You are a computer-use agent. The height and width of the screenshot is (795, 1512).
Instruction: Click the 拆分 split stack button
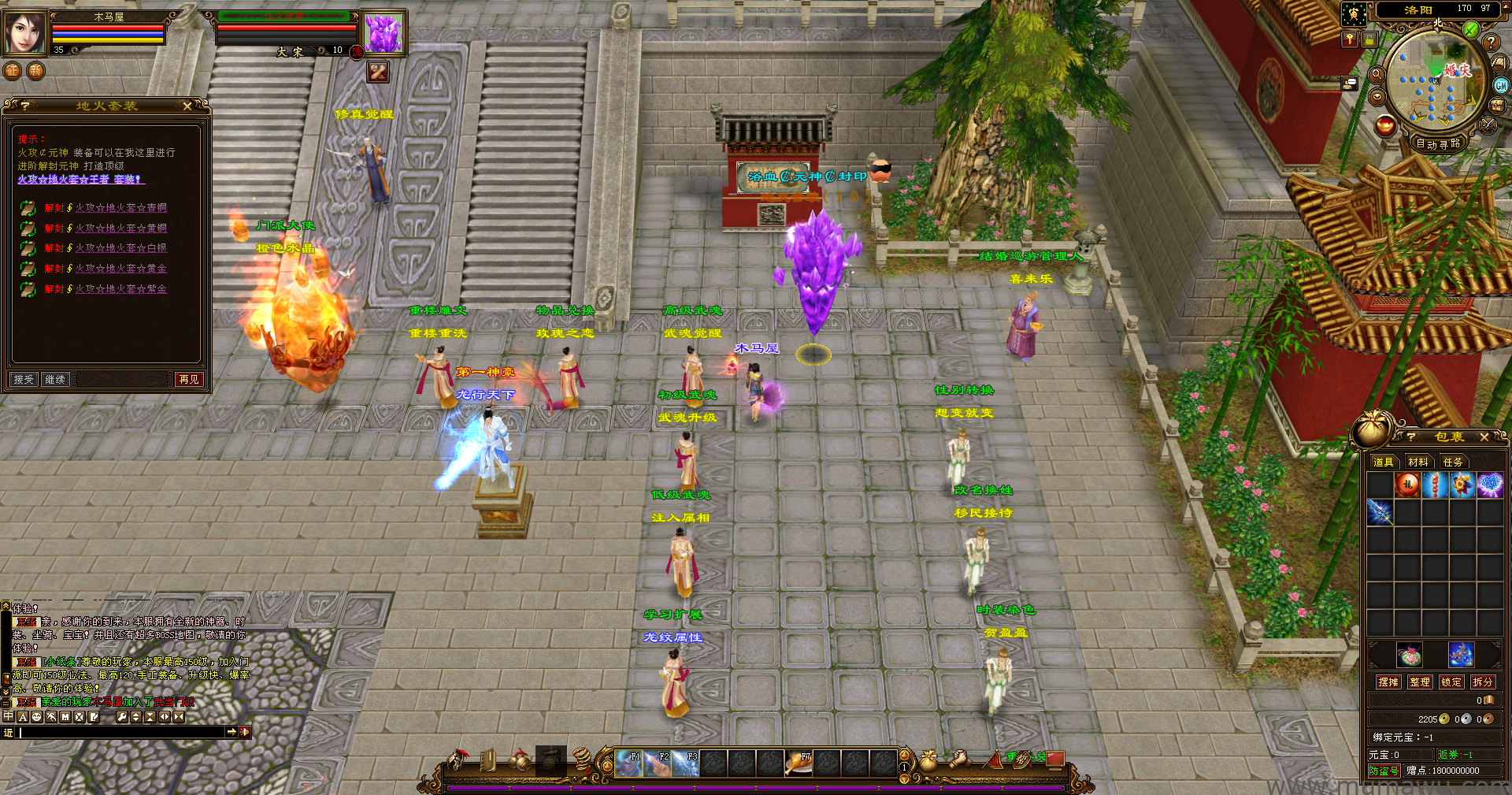[x=1482, y=682]
